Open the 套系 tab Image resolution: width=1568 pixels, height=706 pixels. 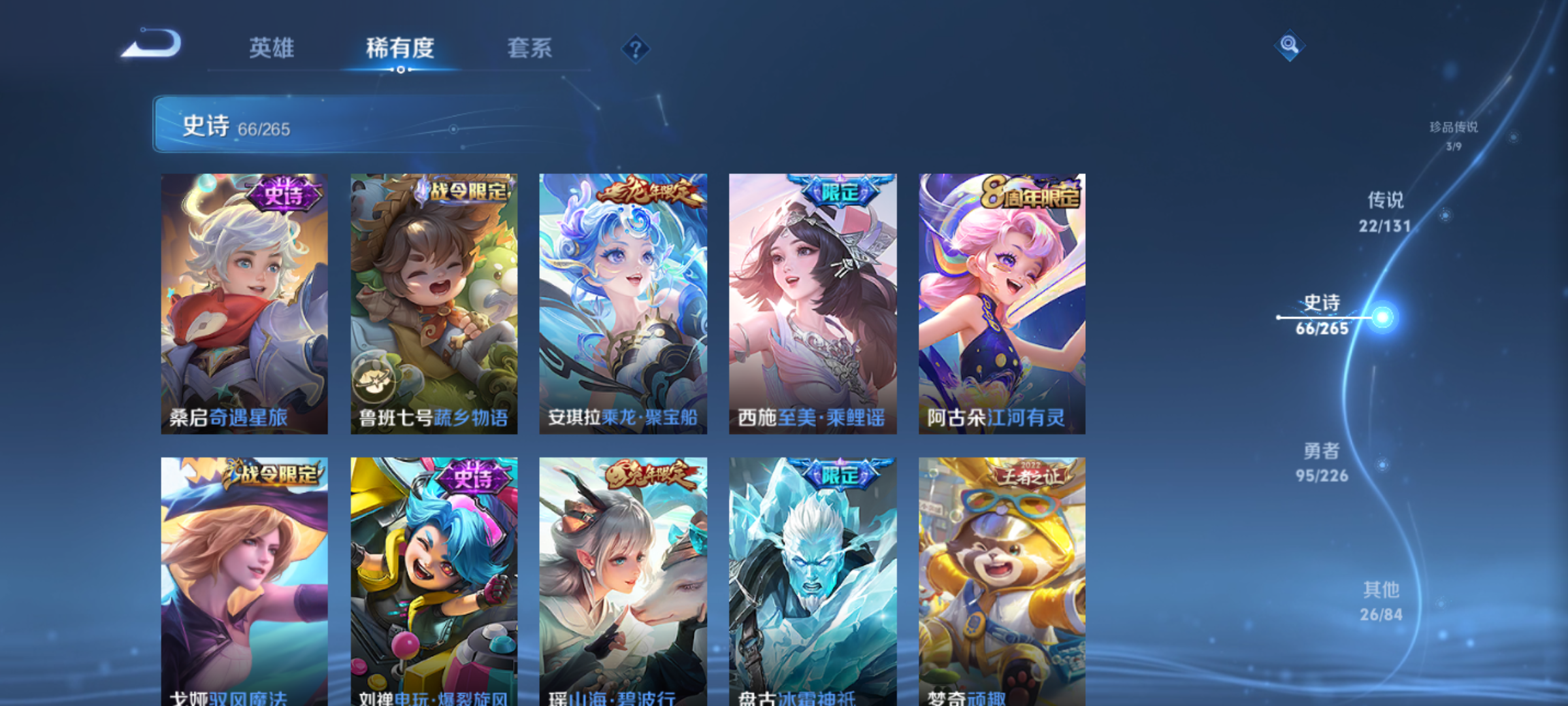click(529, 48)
